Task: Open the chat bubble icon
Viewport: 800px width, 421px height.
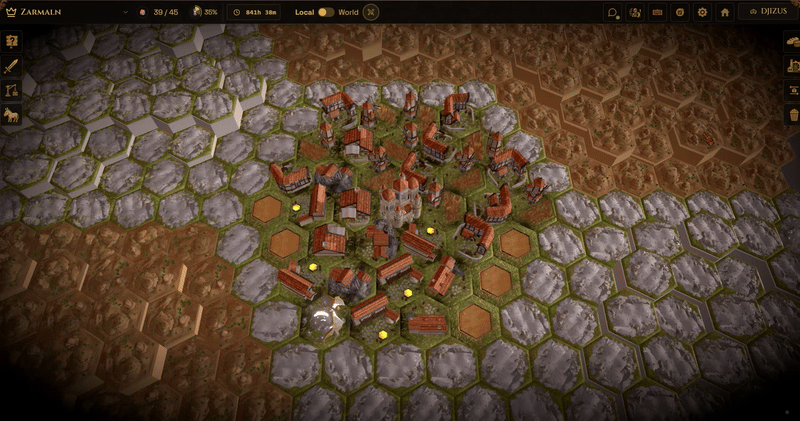Action: [613, 12]
